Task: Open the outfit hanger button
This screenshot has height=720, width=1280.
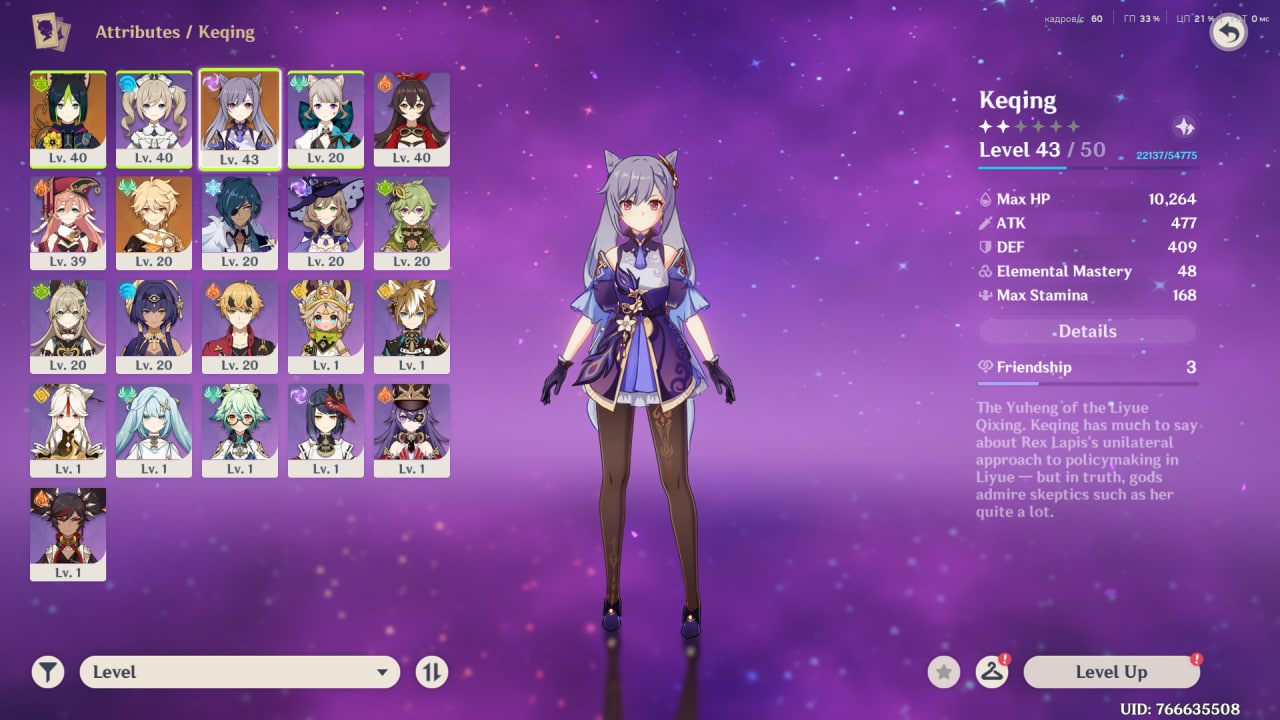Action: coord(991,672)
